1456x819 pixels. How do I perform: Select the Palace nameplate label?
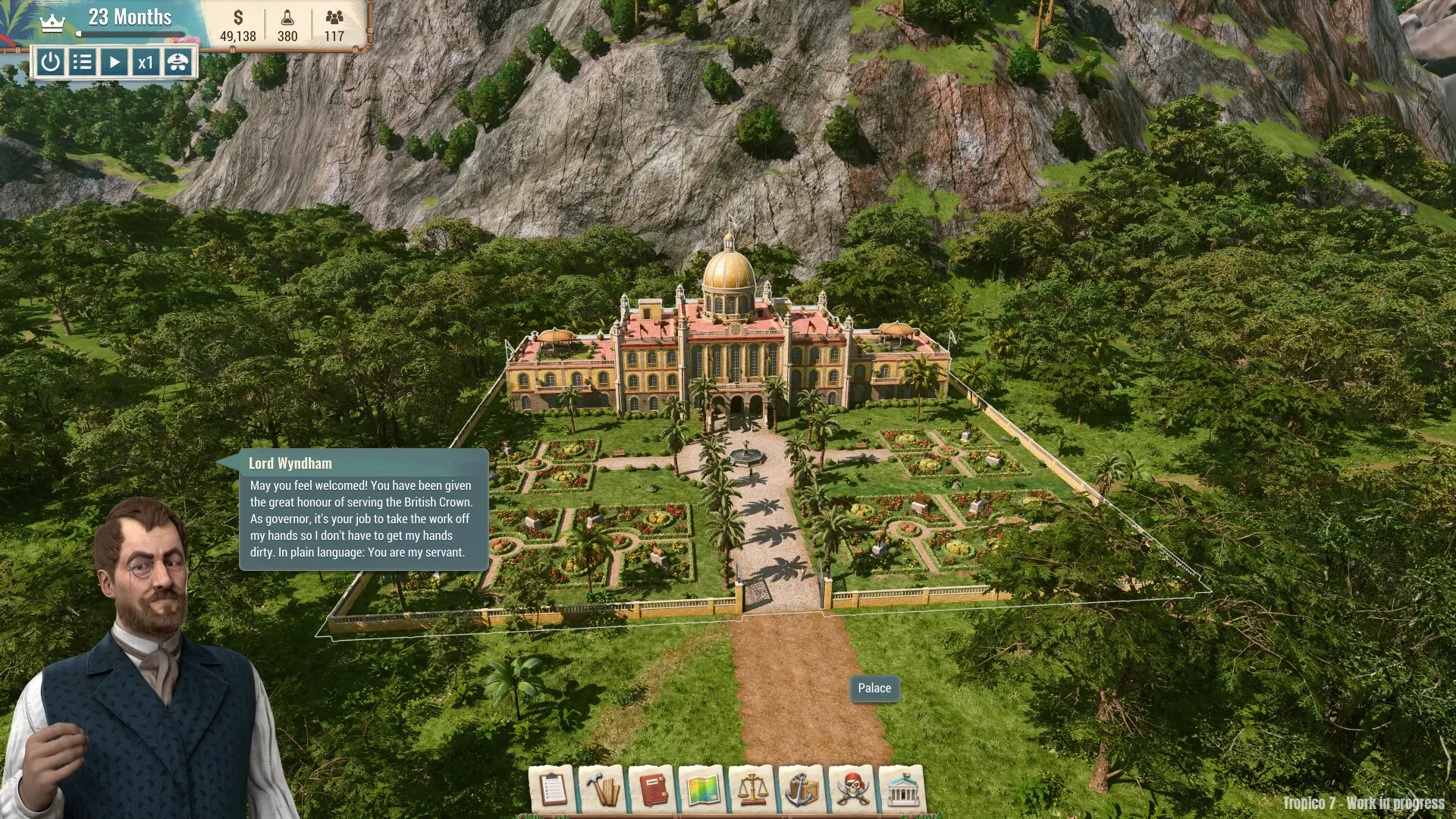(874, 688)
